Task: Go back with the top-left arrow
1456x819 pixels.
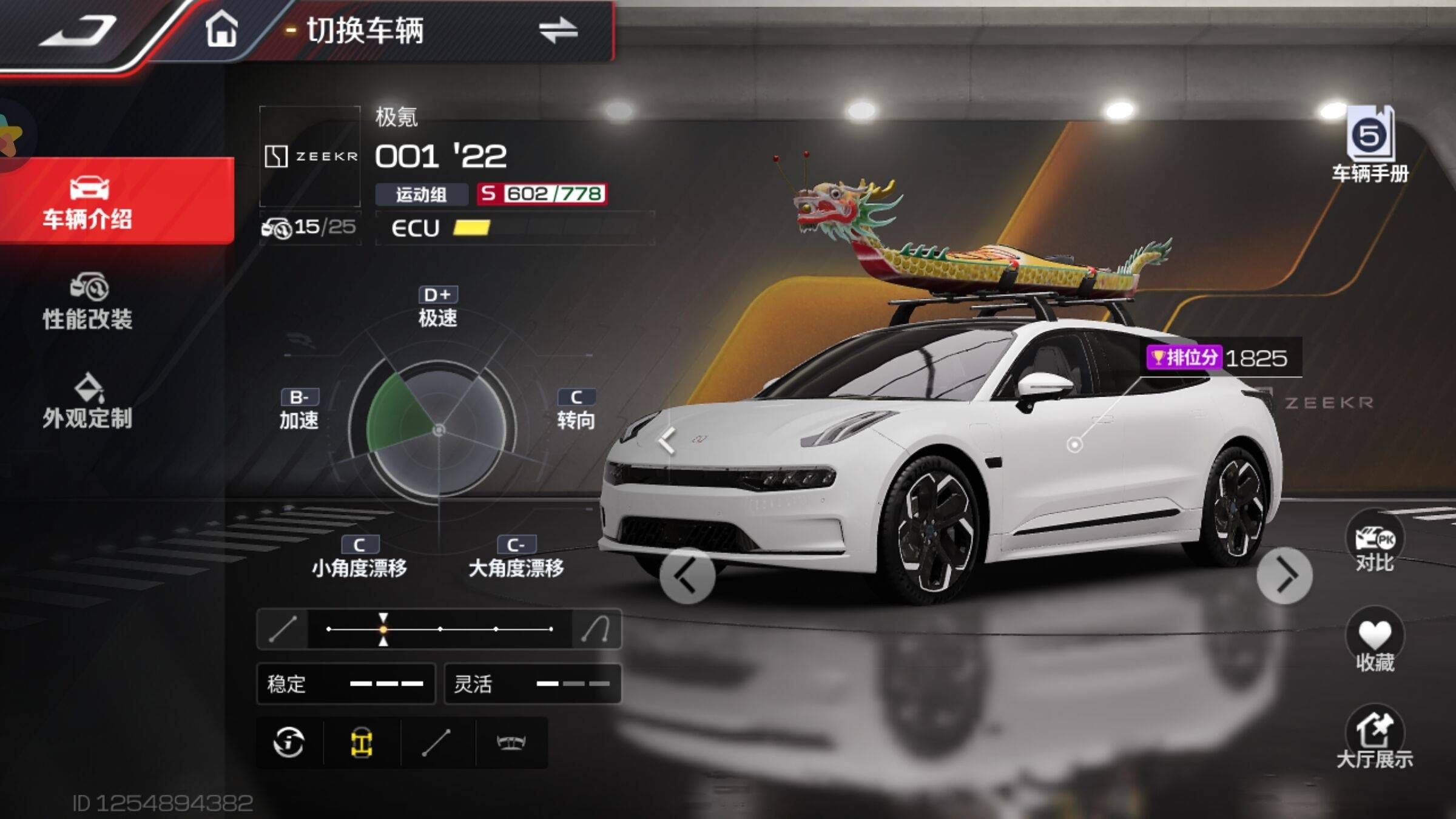Action: [78, 30]
